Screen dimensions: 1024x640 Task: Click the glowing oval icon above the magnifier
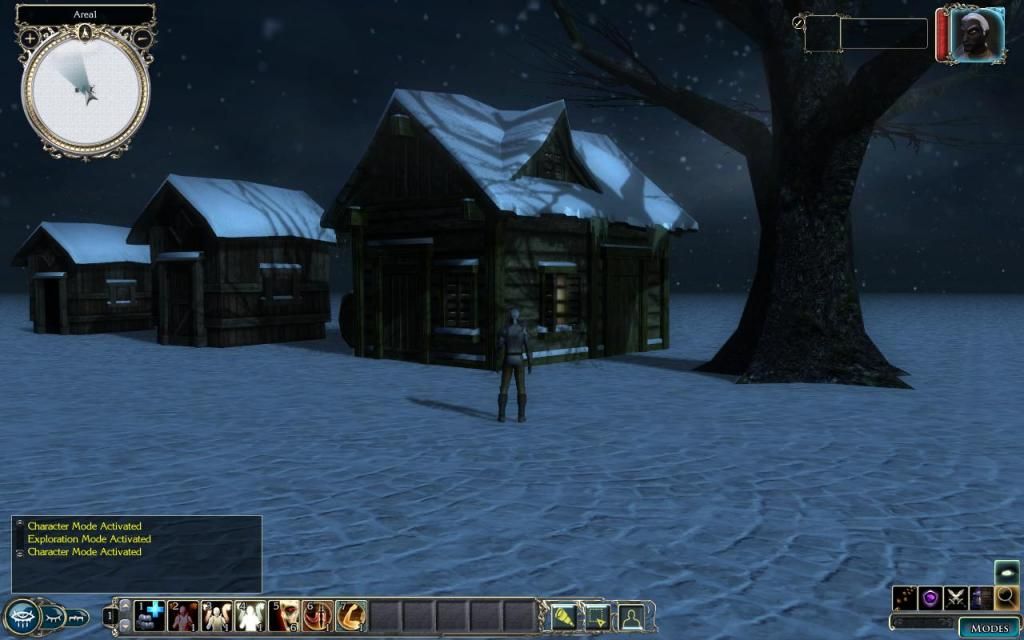pos(1007,571)
